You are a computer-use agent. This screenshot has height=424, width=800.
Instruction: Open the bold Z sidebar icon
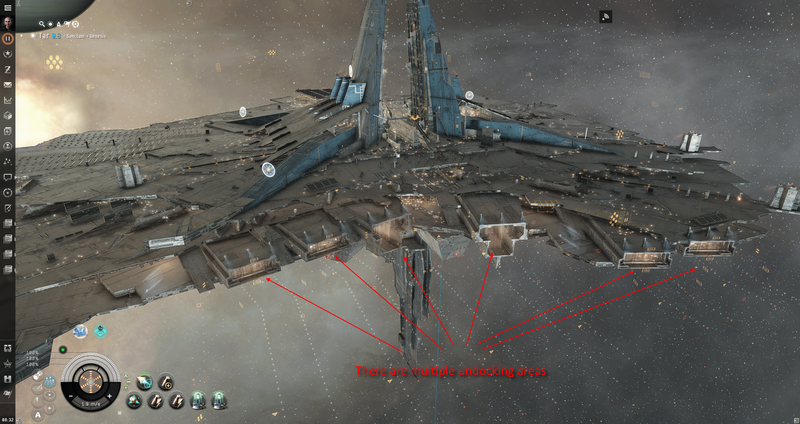coord(7,70)
